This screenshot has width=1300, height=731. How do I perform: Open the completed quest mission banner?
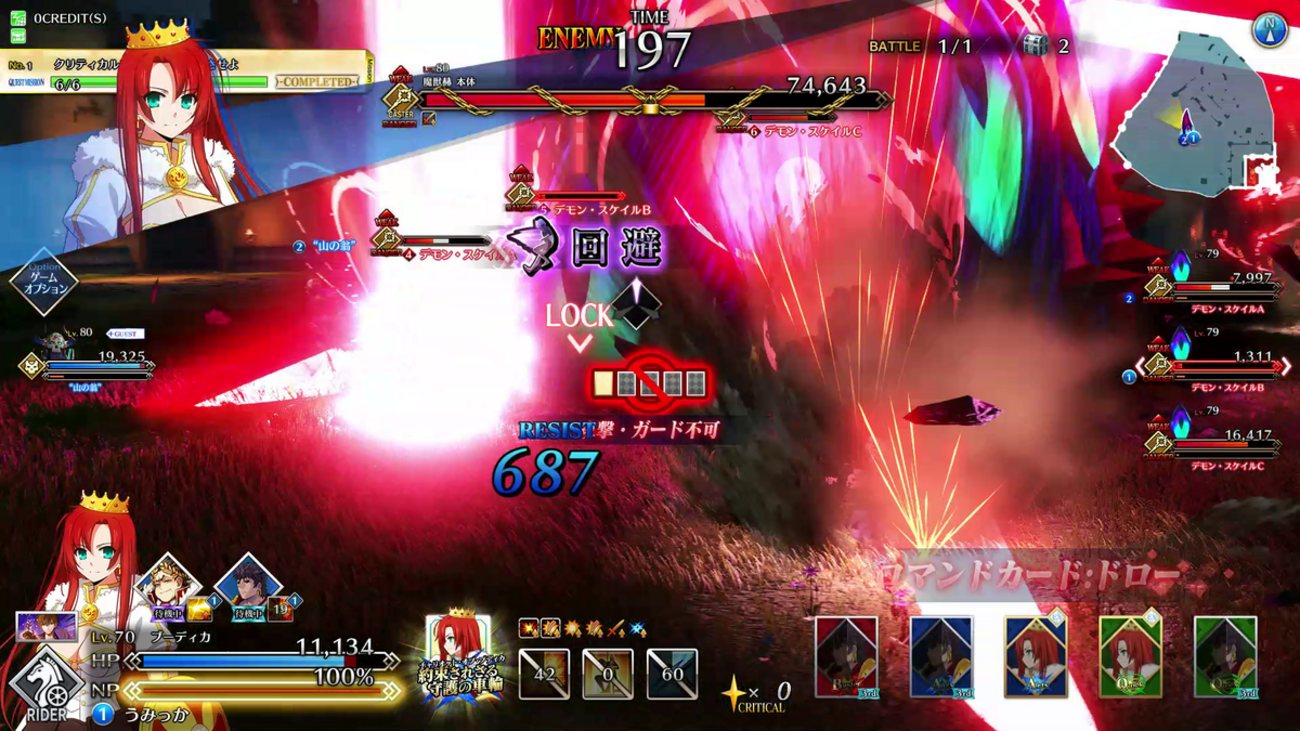click(x=180, y=73)
